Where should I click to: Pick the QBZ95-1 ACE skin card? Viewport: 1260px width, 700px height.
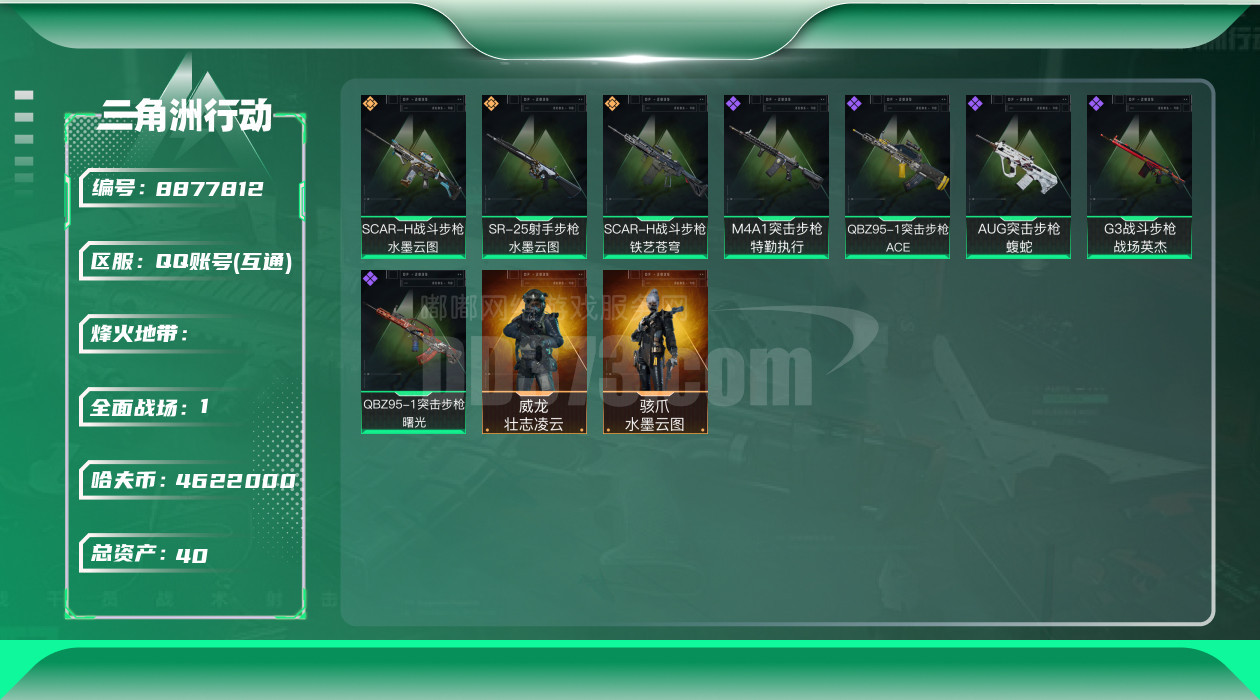pos(897,176)
